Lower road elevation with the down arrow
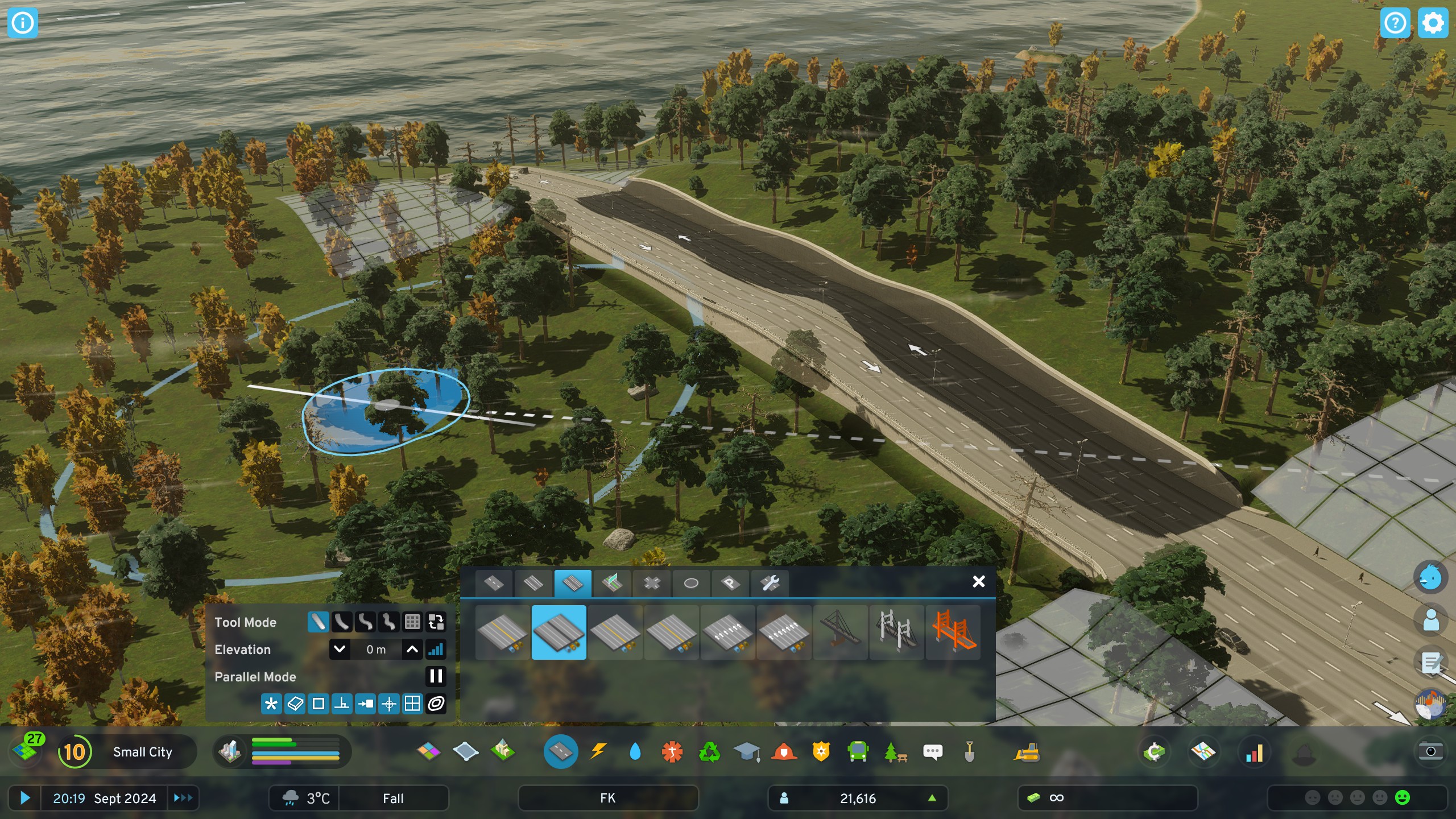The image size is (1456, 819). [x=340, y=649]
